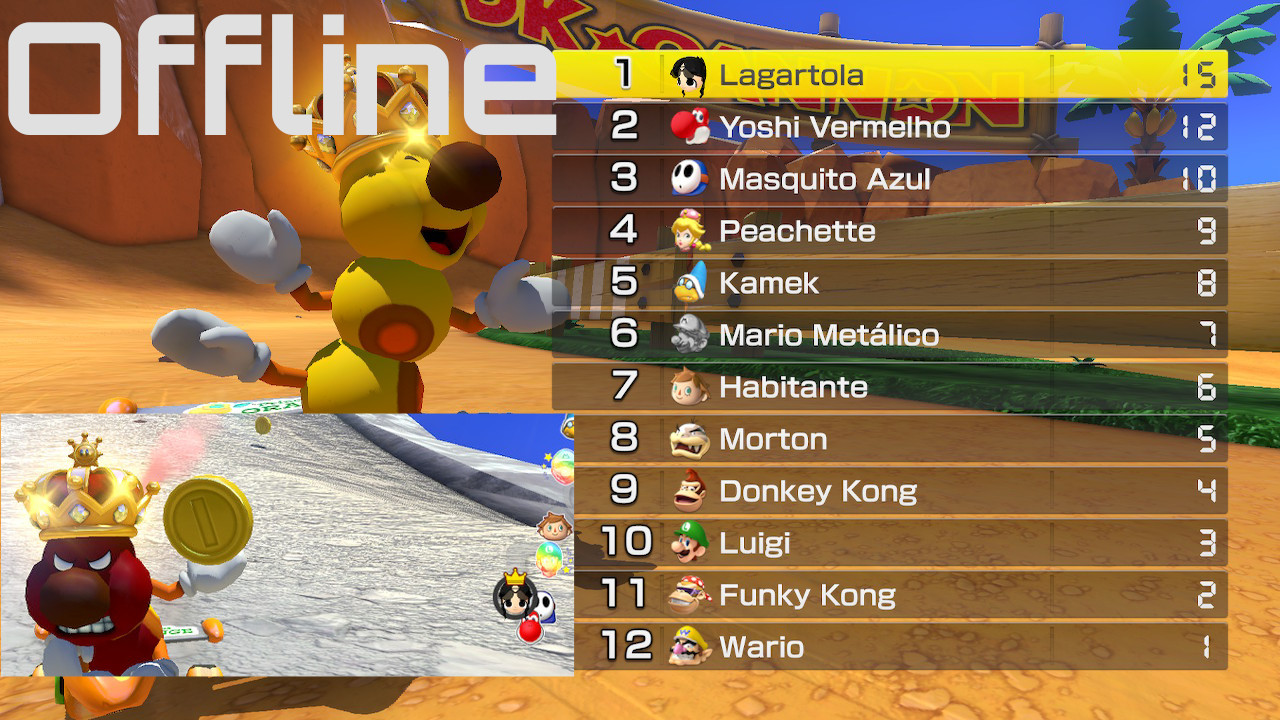Click the Wario character icon

coord(691,648)
